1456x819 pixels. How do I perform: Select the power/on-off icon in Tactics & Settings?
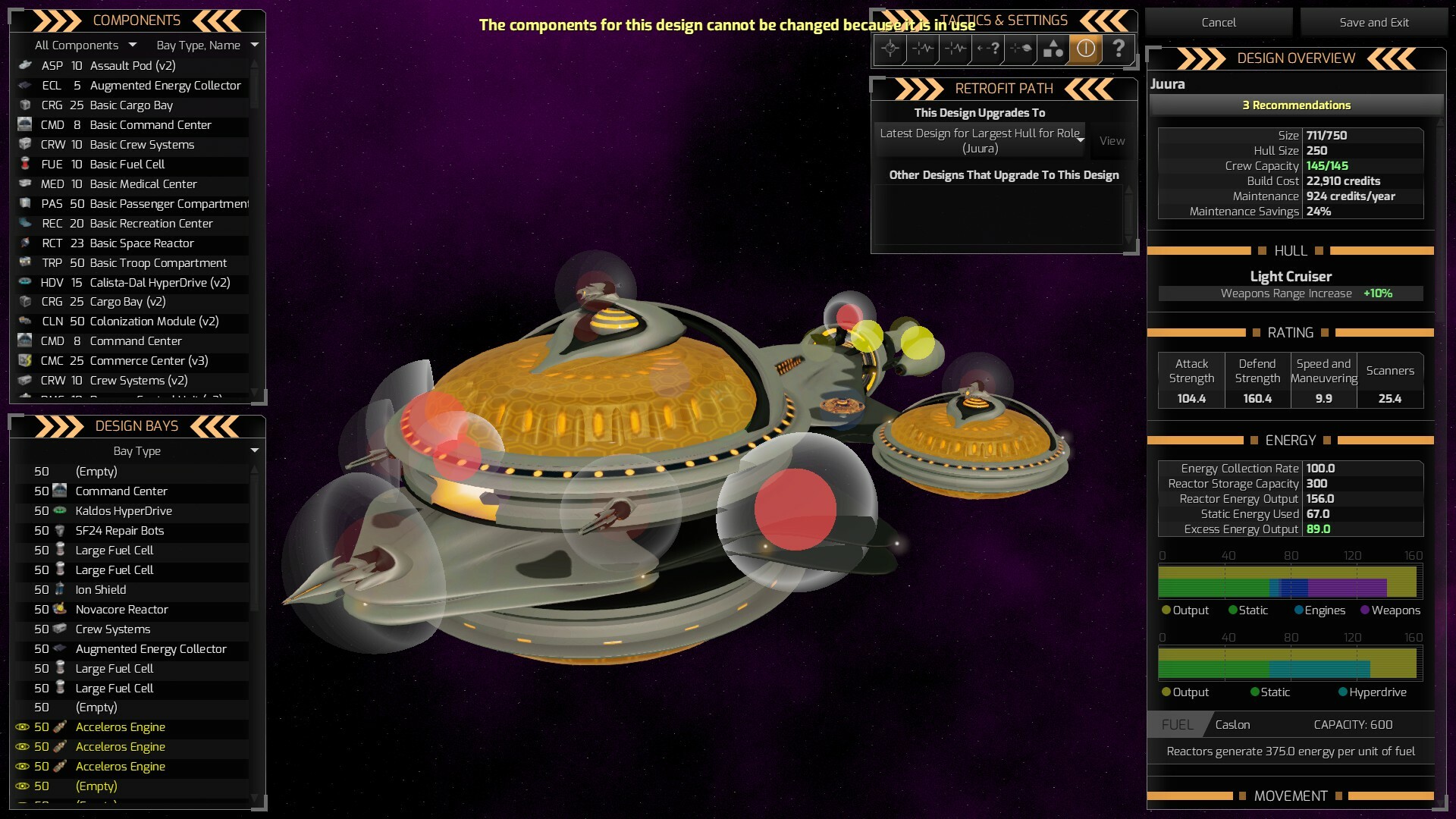pos(1085,49)
